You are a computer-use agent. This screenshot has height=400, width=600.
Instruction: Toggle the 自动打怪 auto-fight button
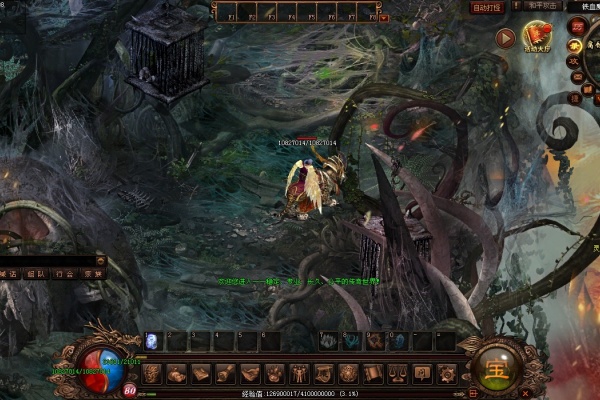[x=489, y=7]
